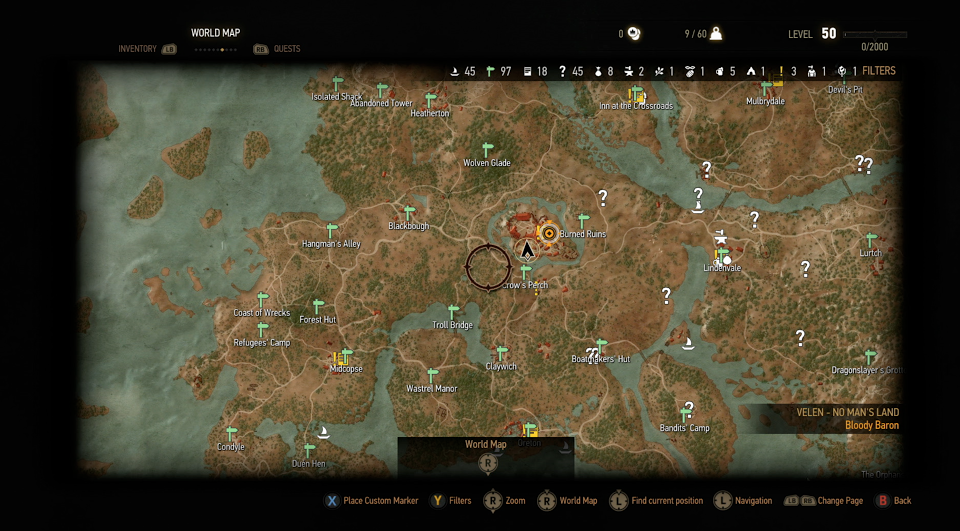This screenshot has height=531, width=960.
Task: Click the Dragonslayer's Grotto signpost
Action: (x=870, y=357)
